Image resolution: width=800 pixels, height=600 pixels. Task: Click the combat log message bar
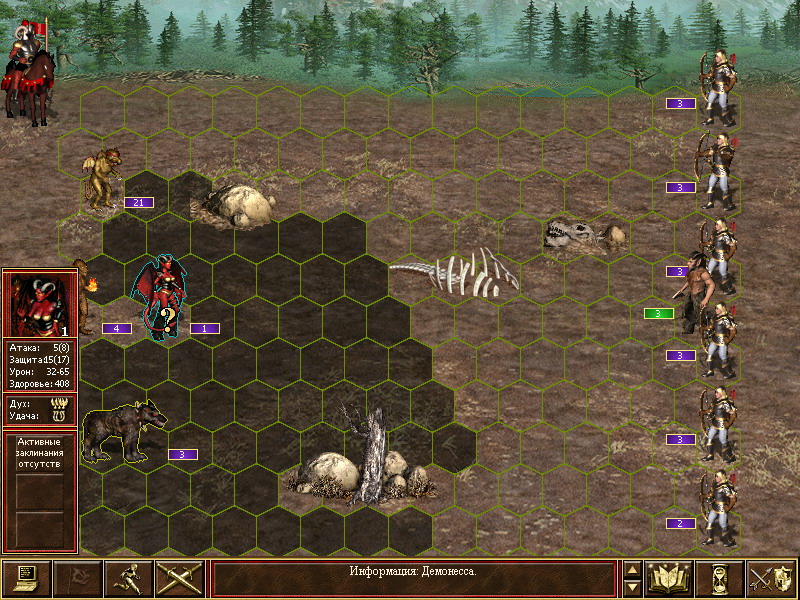(413, 571)
